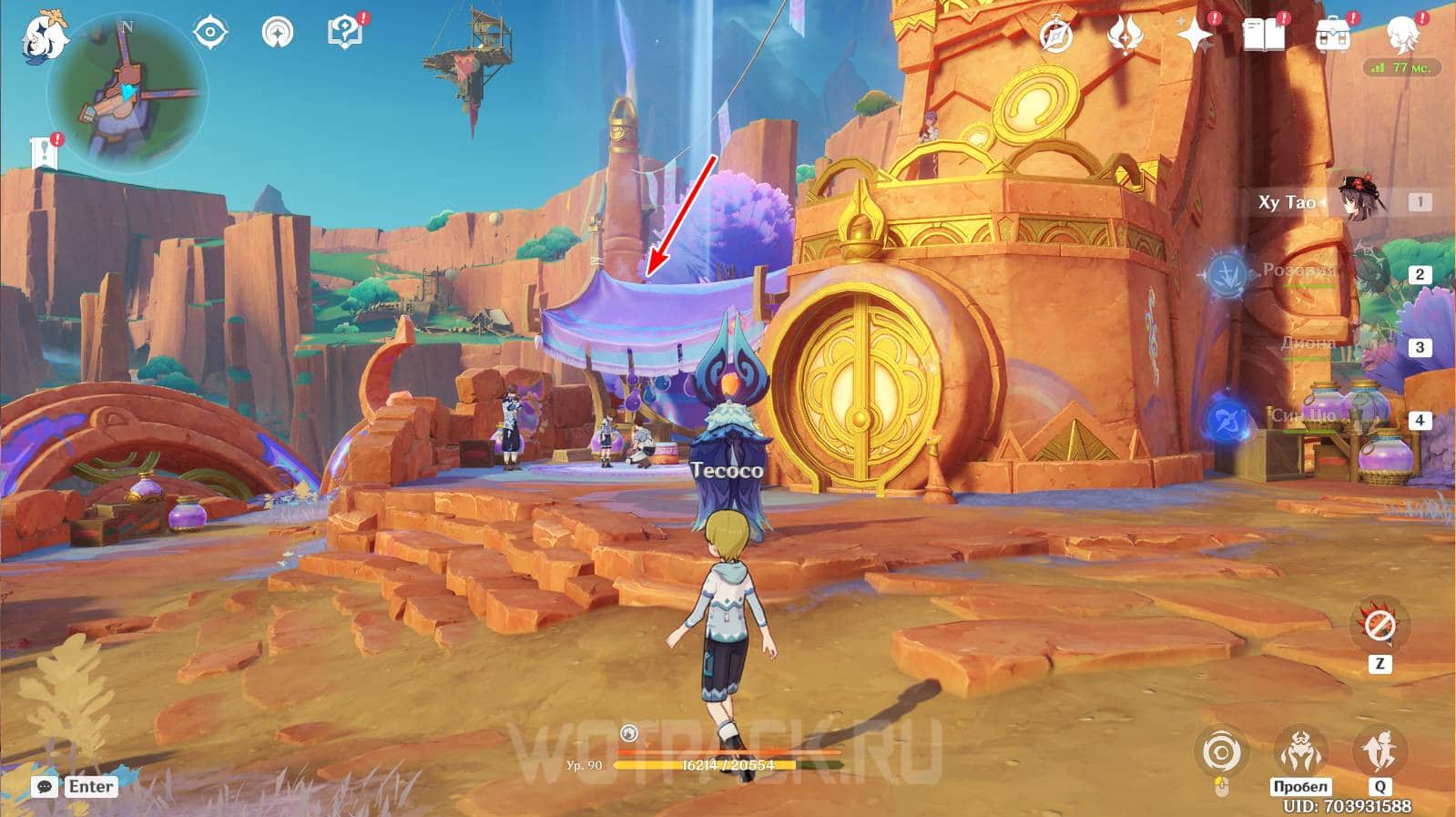This screenshot has width=1456, height=817.
Task: Click the quest navigation target icon
Action: (210, 34)
